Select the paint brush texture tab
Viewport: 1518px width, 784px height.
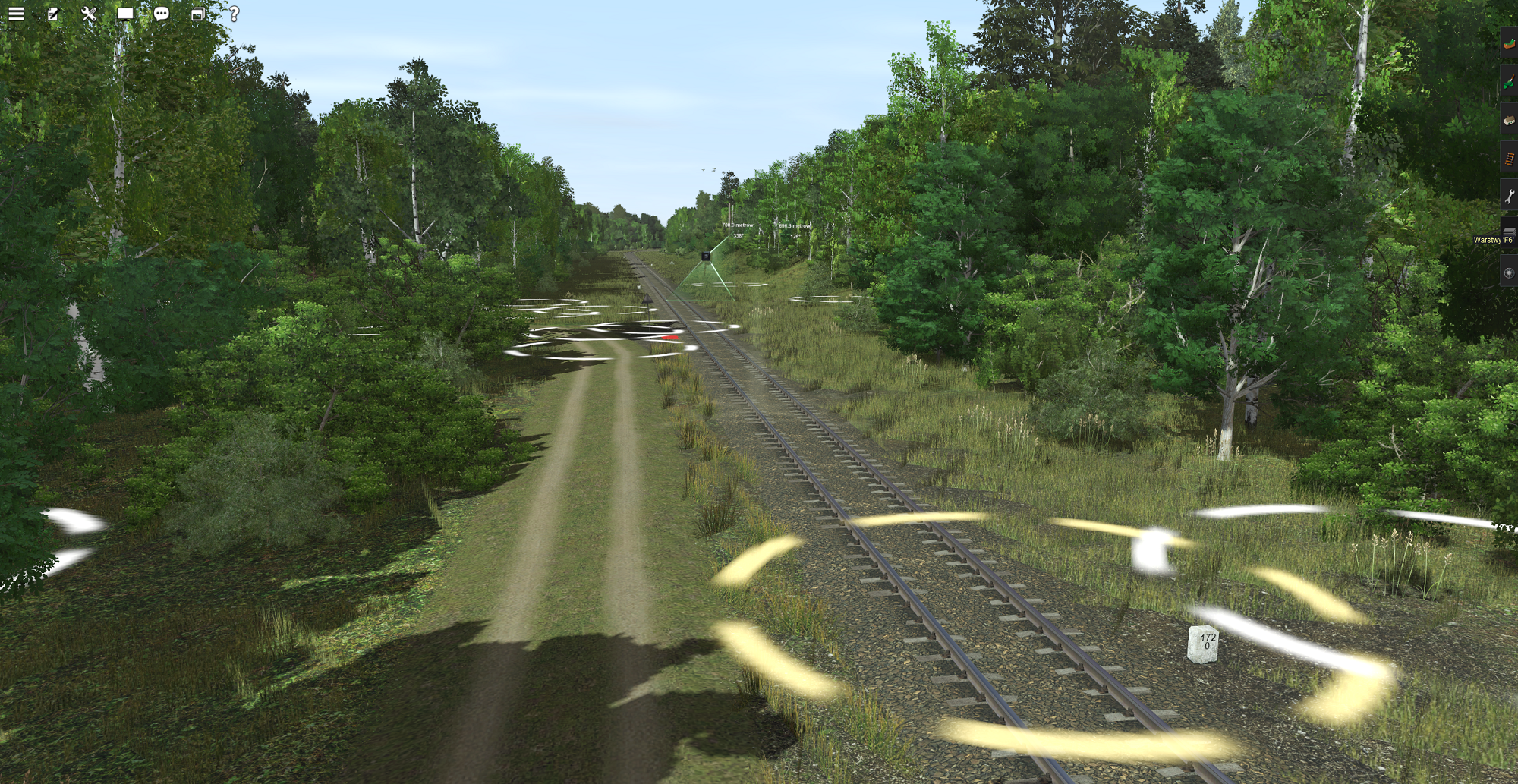[x=1509, y=81]
